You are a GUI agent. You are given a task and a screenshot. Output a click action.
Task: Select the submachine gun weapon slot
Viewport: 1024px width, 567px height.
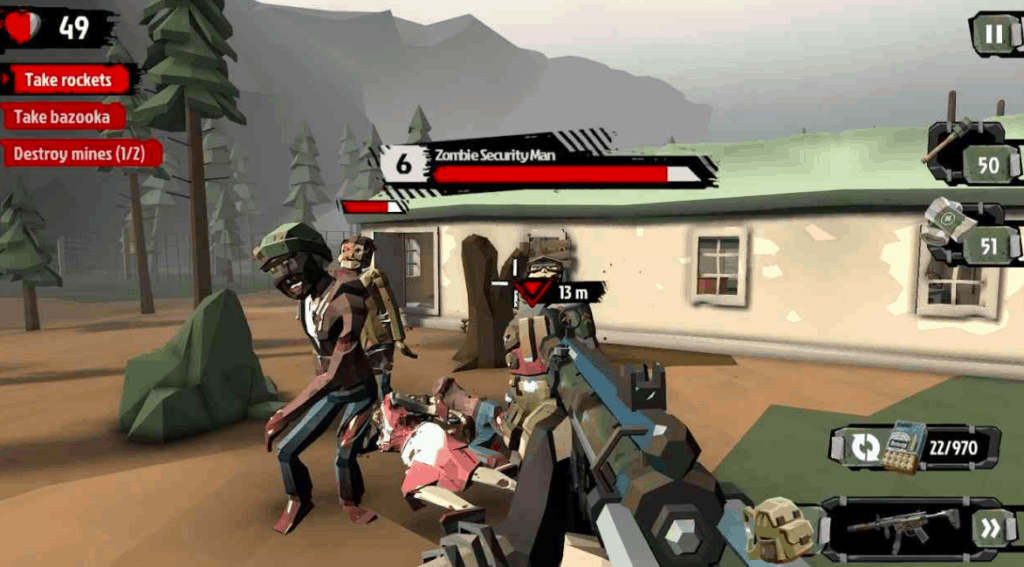pos(902,527)
